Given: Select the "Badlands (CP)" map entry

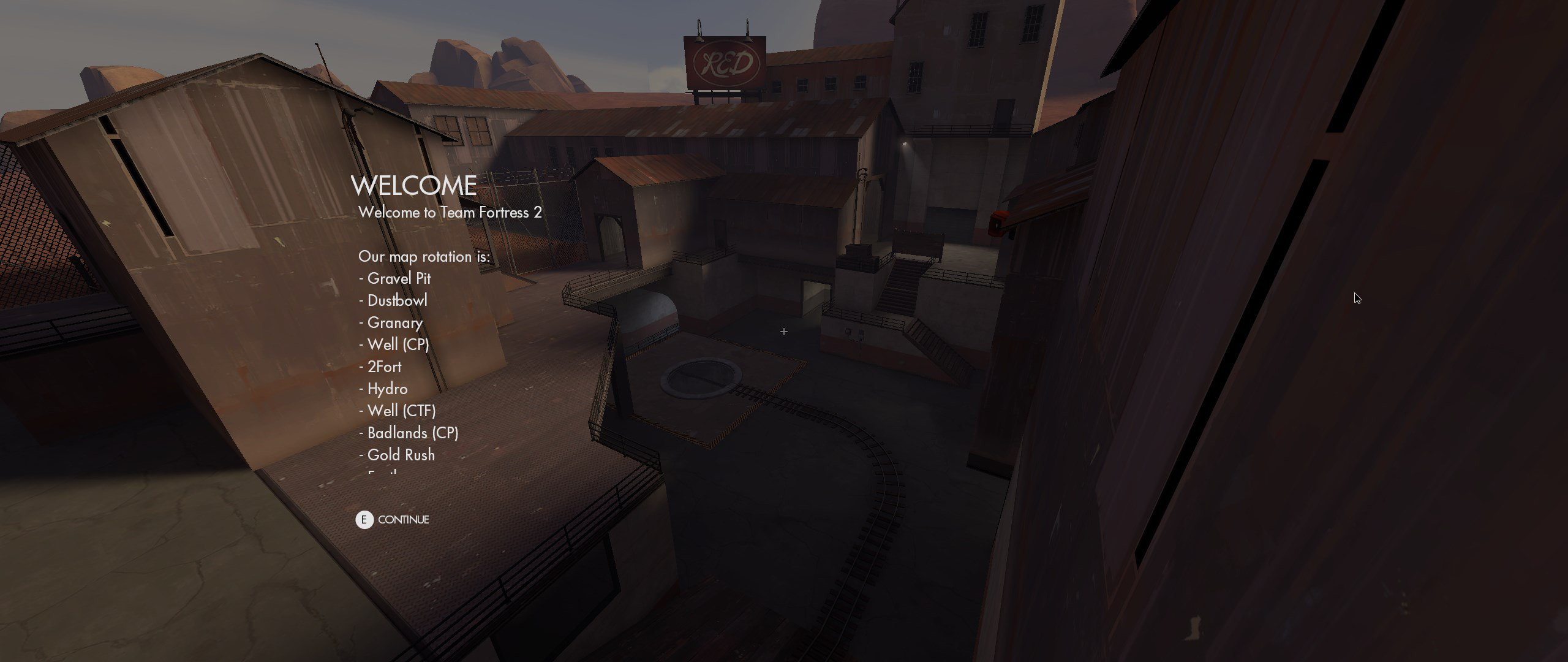Looking at the screenshot, I should pyautogui.click(x=409, y=433).
